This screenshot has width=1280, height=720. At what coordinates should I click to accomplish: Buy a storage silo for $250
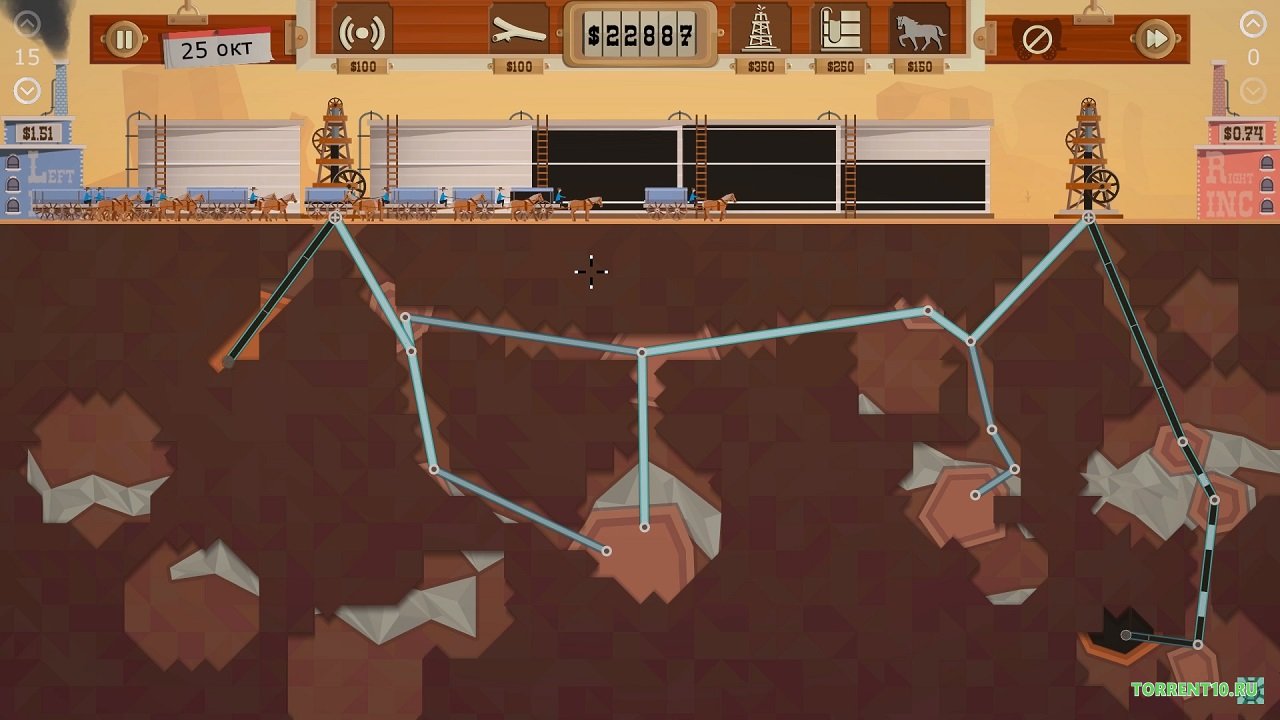[x=840, y=30]
